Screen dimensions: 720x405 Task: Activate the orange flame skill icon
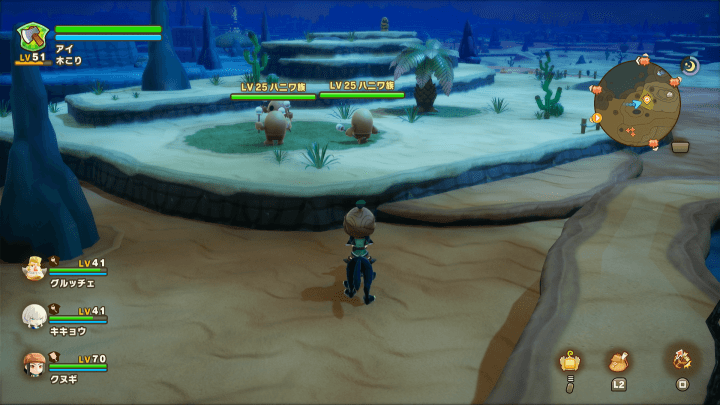click(683, 360)
